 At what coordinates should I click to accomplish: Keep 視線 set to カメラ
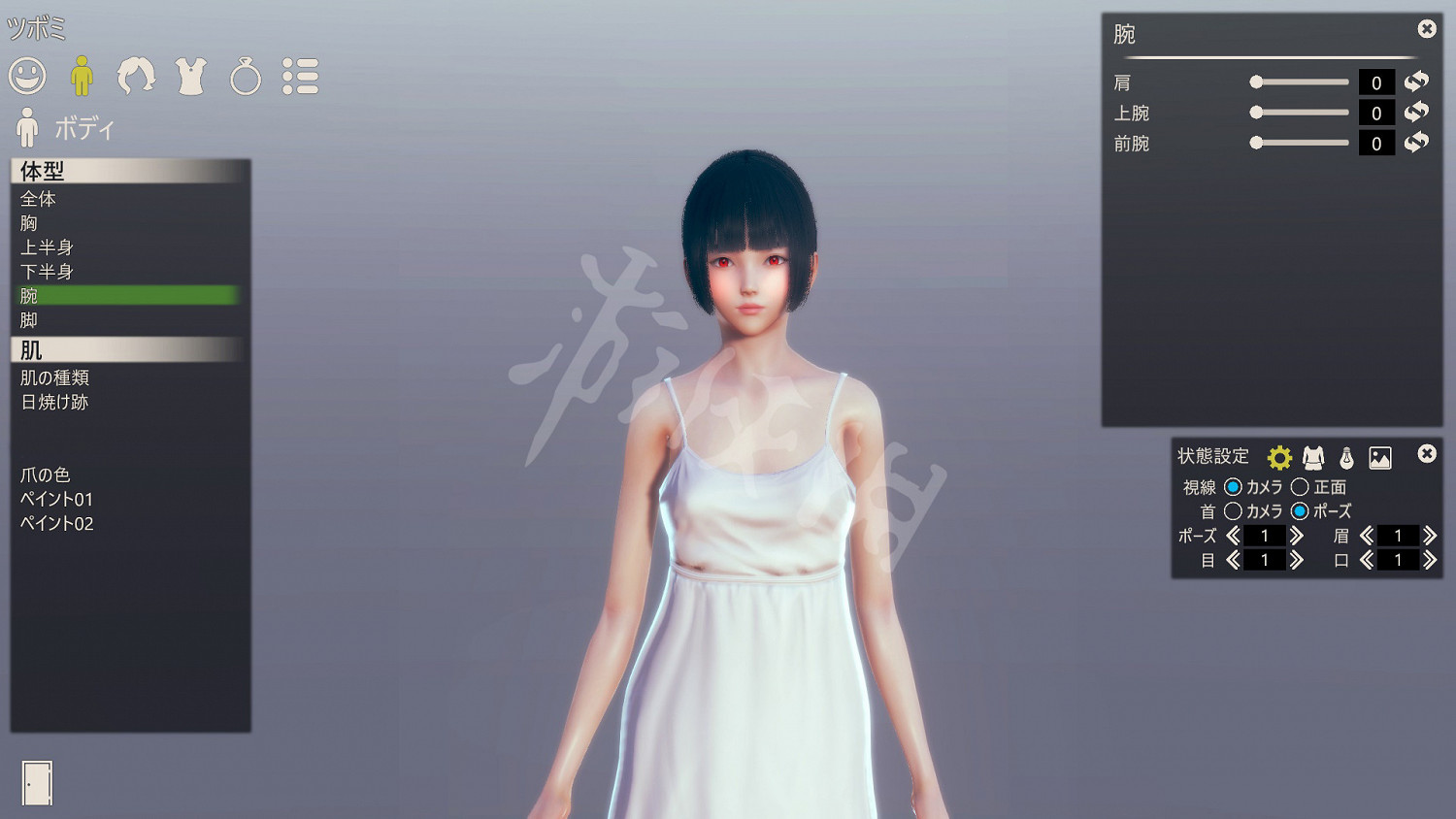(x=1235, y=487)
